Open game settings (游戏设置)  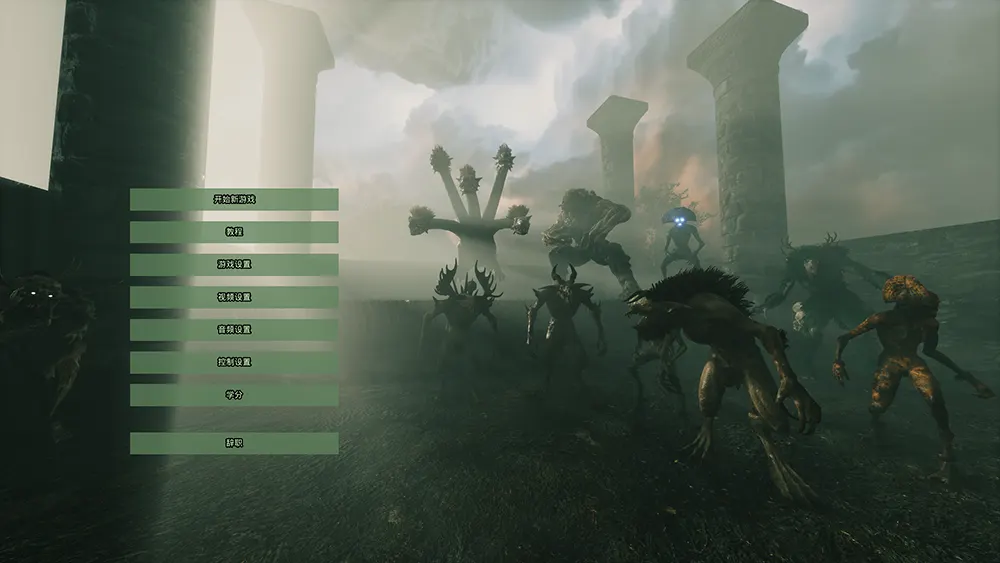tap(234, 265)
